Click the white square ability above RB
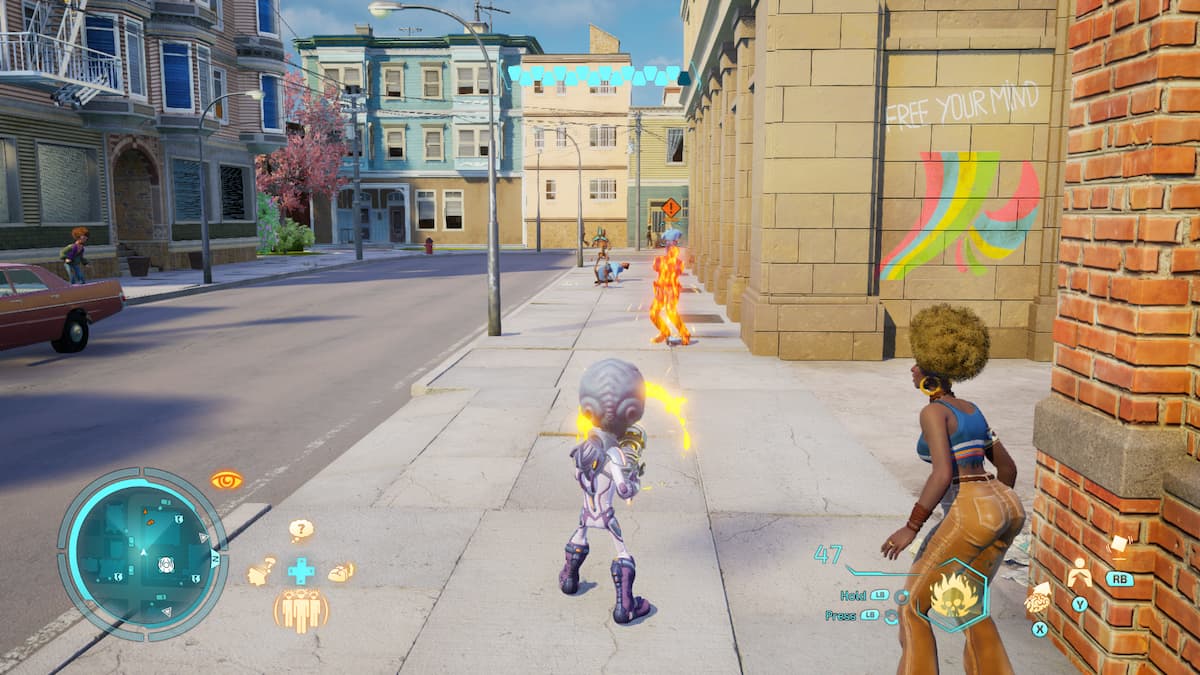The image size is (1200, 675). (1118, 544)
